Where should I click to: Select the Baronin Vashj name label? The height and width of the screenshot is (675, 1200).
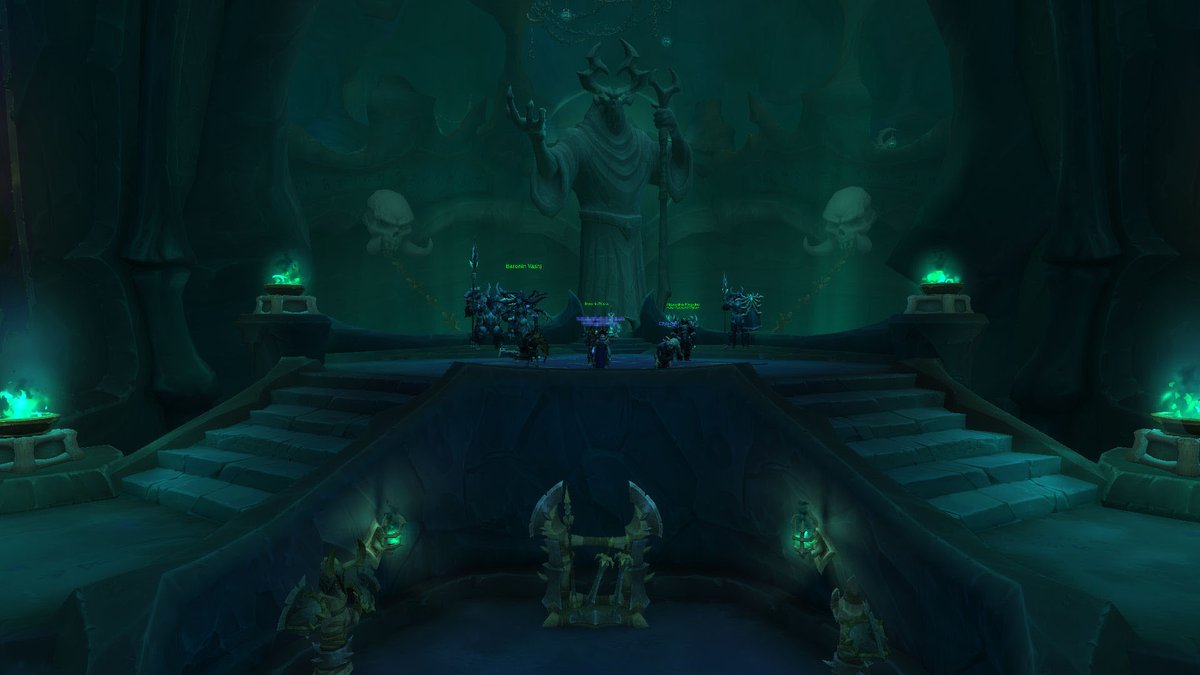tap(524, 267)
